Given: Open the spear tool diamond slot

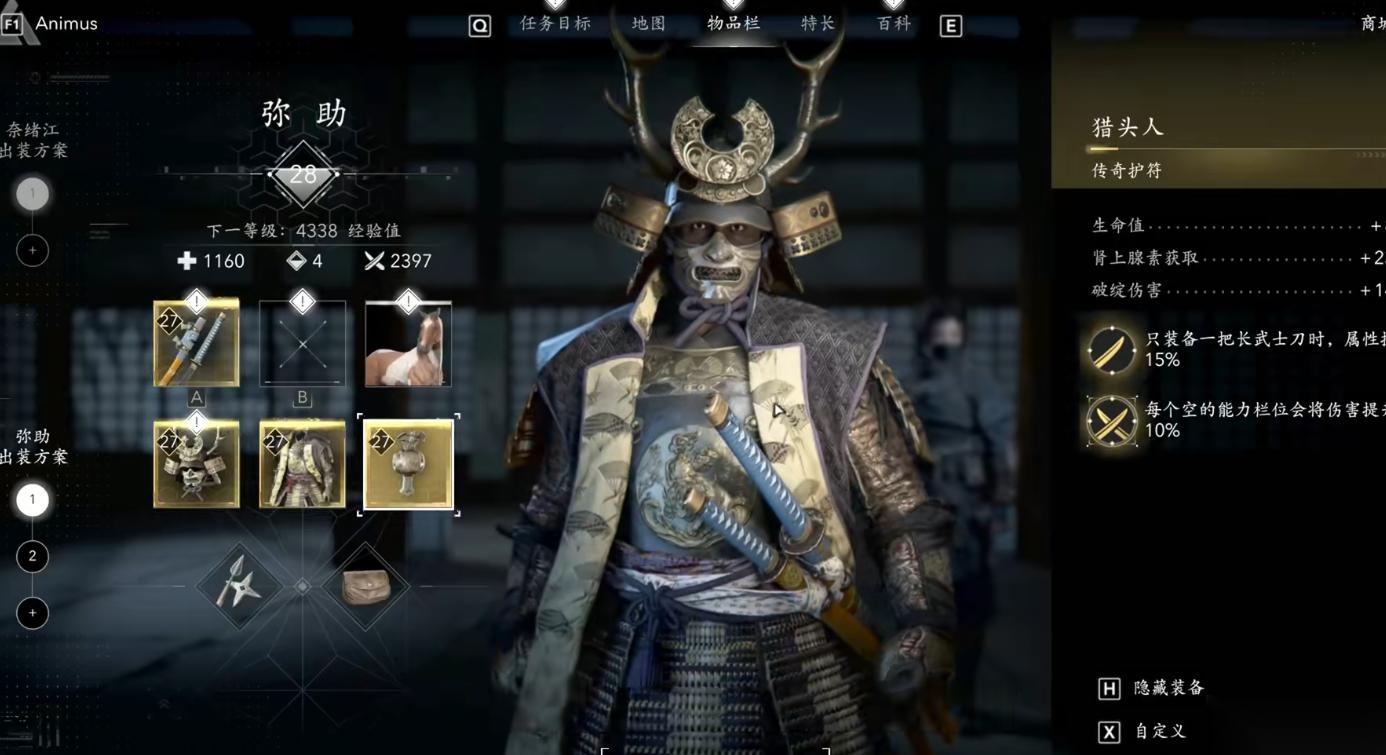Looking at the screenshot, I should click(238, 586).
